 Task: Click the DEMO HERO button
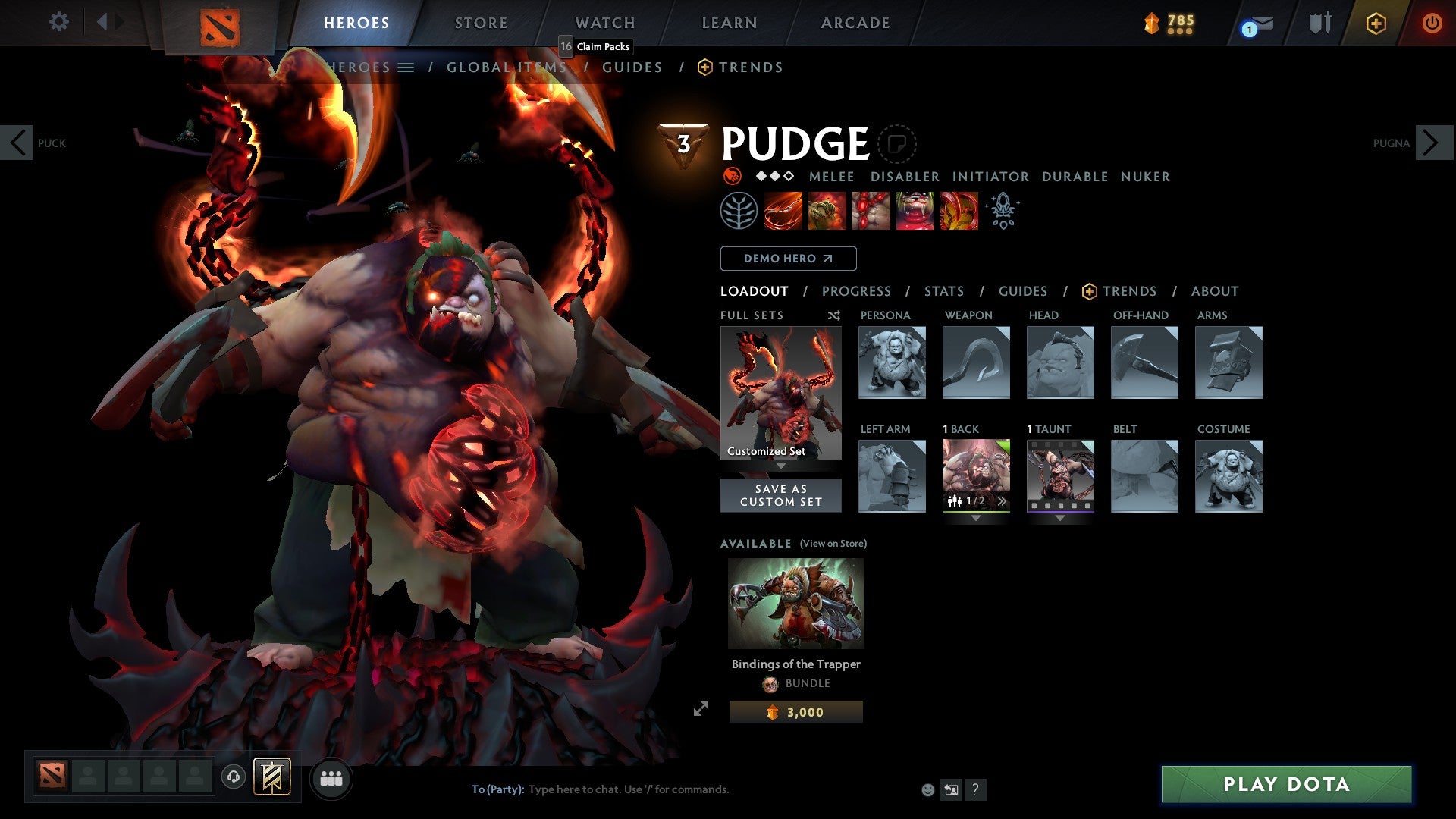787,259
